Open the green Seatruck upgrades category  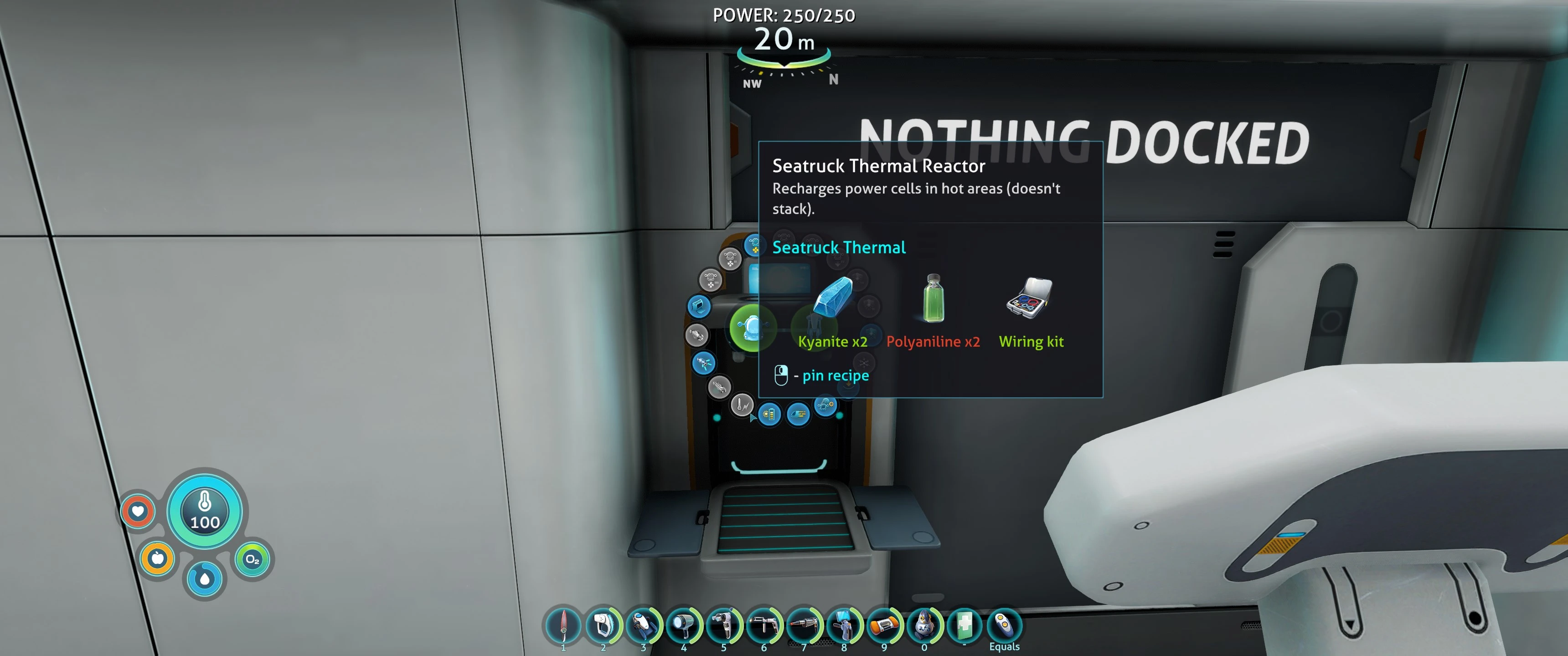[x=753, y=328]
